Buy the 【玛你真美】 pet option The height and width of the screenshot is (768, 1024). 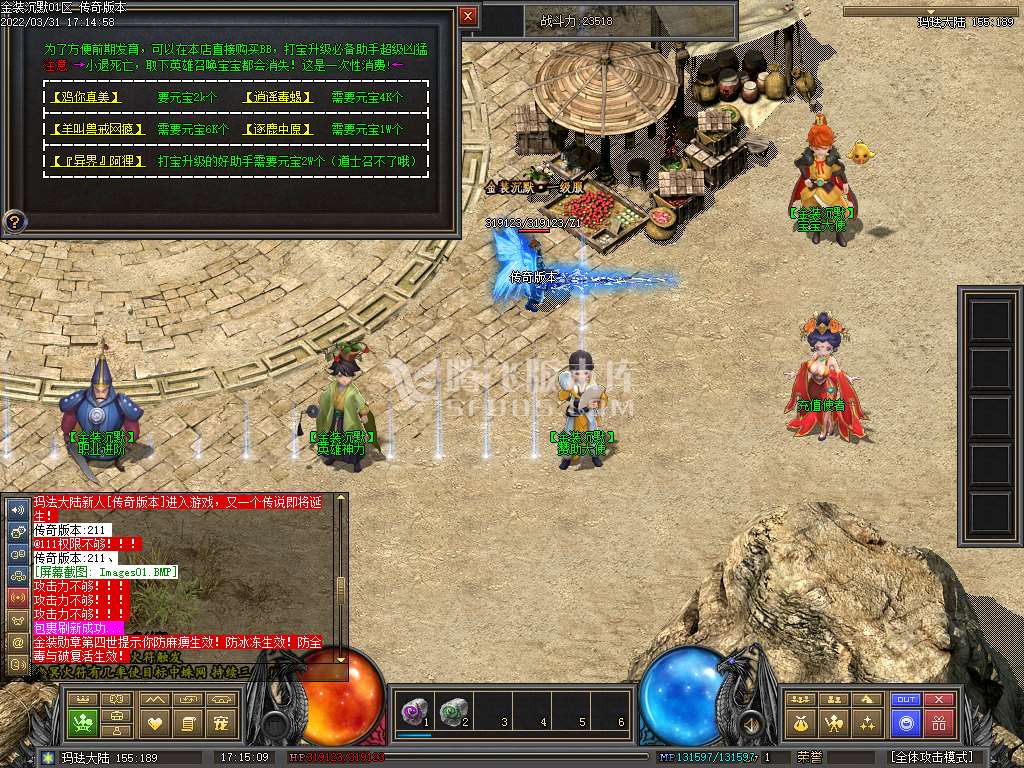click(85, 98)
